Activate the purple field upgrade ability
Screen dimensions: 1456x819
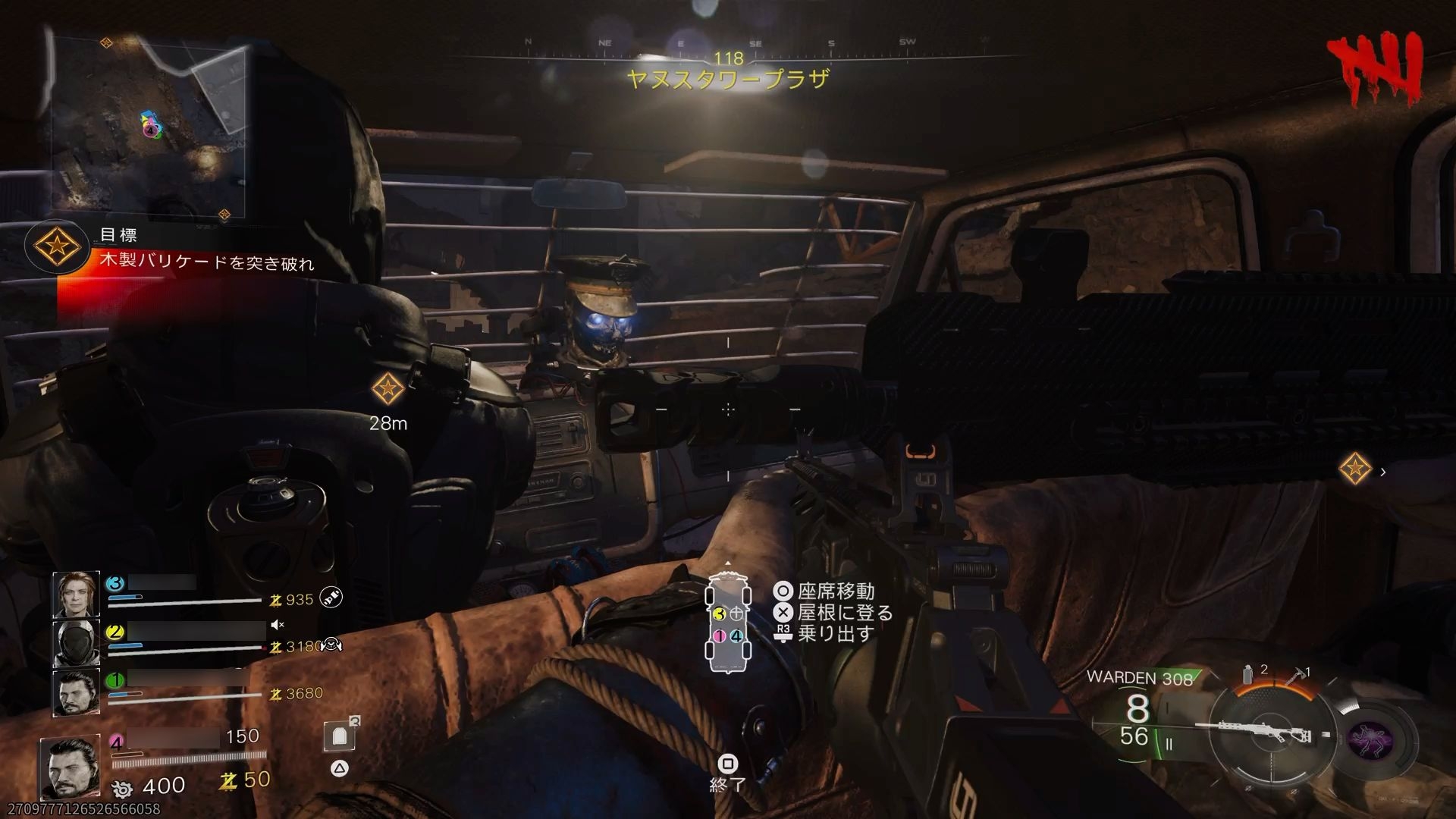point(1370,739)
